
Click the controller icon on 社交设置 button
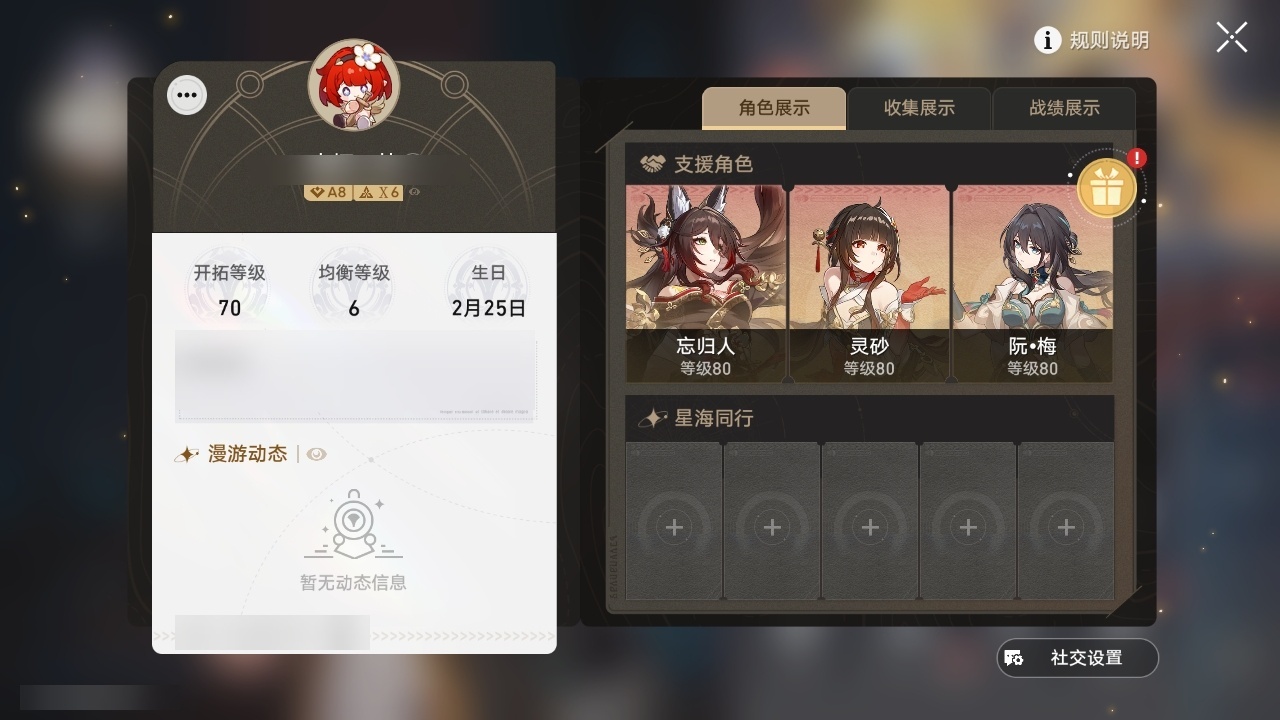(x=1015, y=658)
